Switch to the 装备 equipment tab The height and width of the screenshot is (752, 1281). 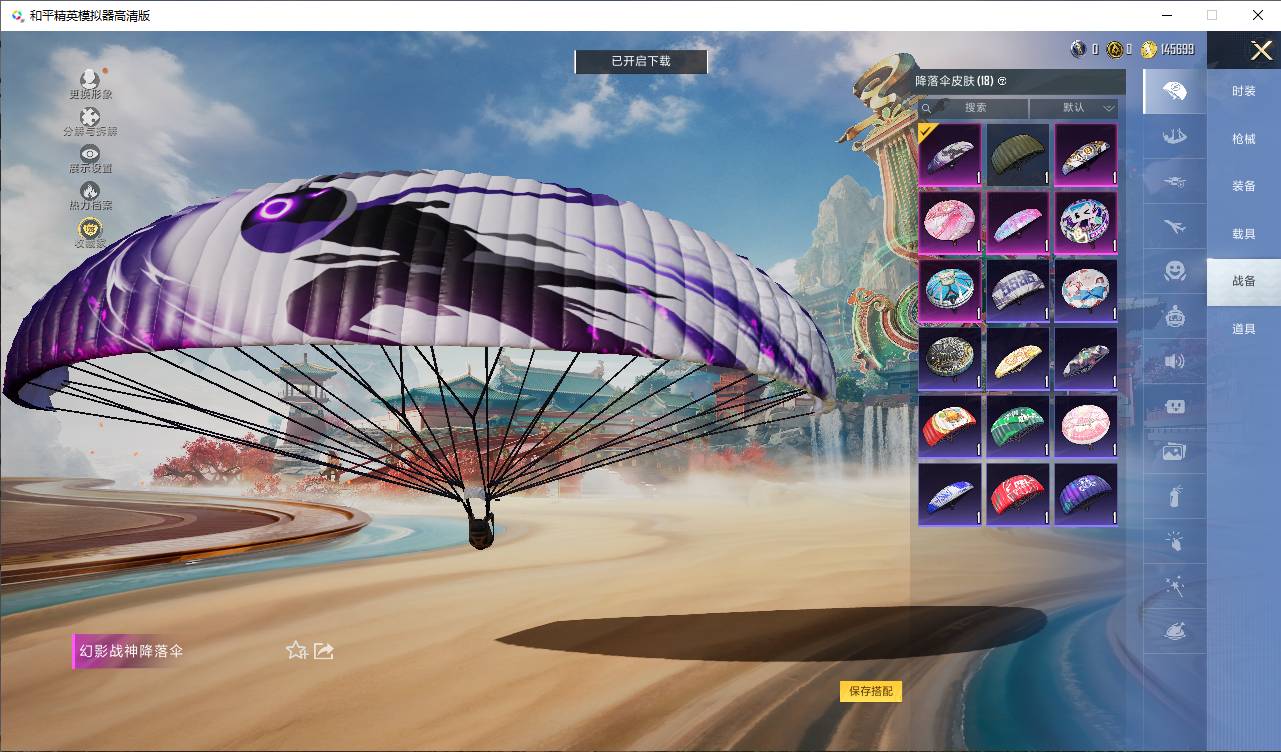pyautogui.click(x=1243, y=186)
